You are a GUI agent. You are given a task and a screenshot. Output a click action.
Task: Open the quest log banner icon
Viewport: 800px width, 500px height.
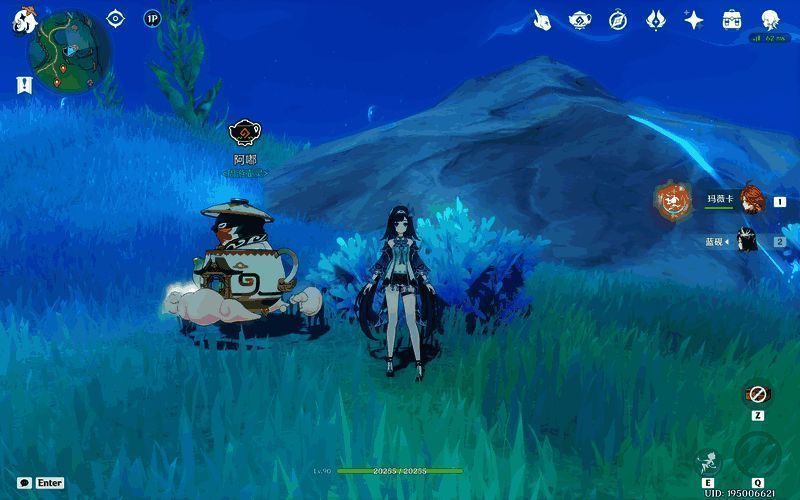pyautogui.click(x=22, y=86)
